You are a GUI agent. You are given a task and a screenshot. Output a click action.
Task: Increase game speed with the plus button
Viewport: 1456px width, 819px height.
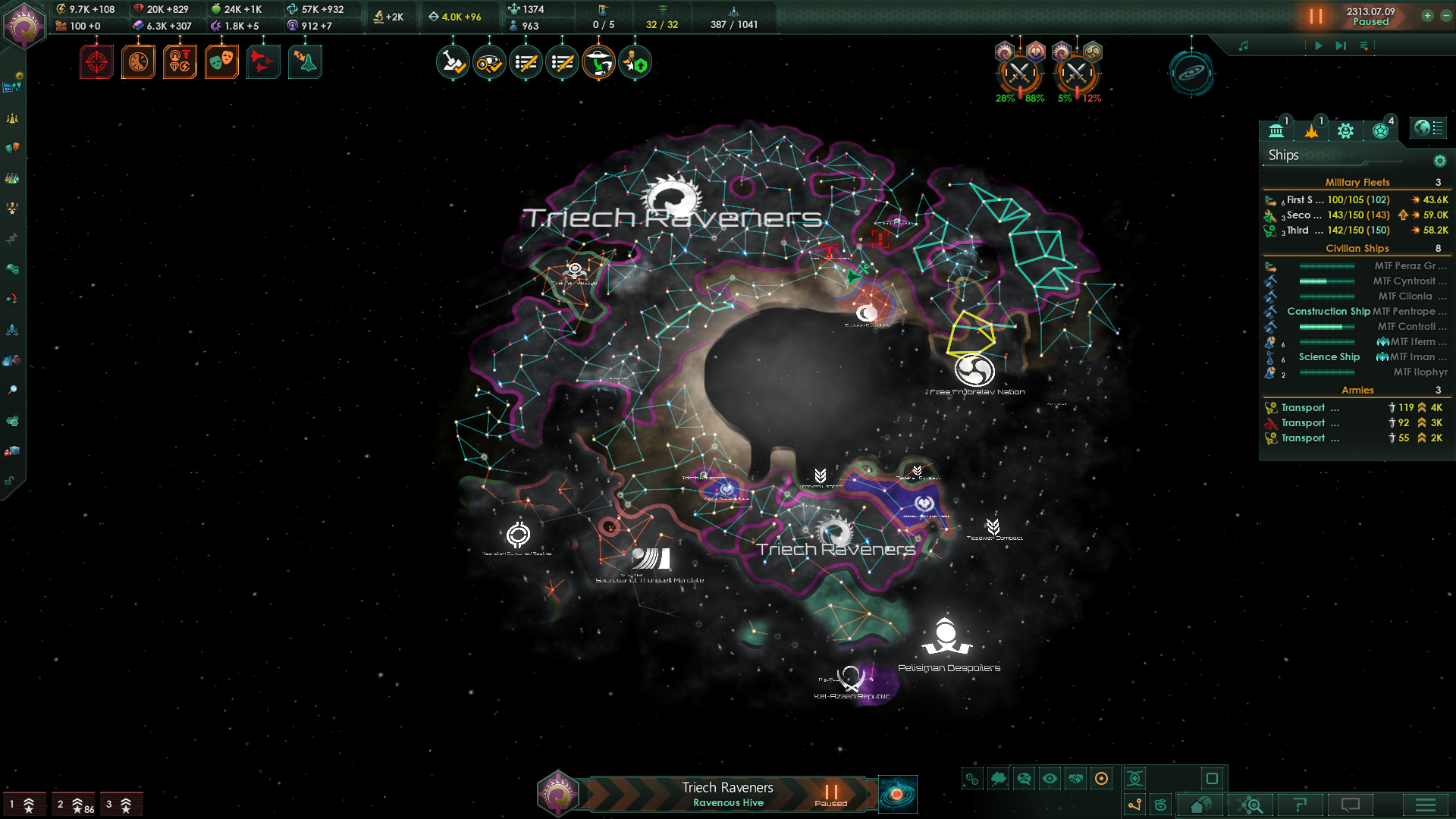[x=1427, y=16]
